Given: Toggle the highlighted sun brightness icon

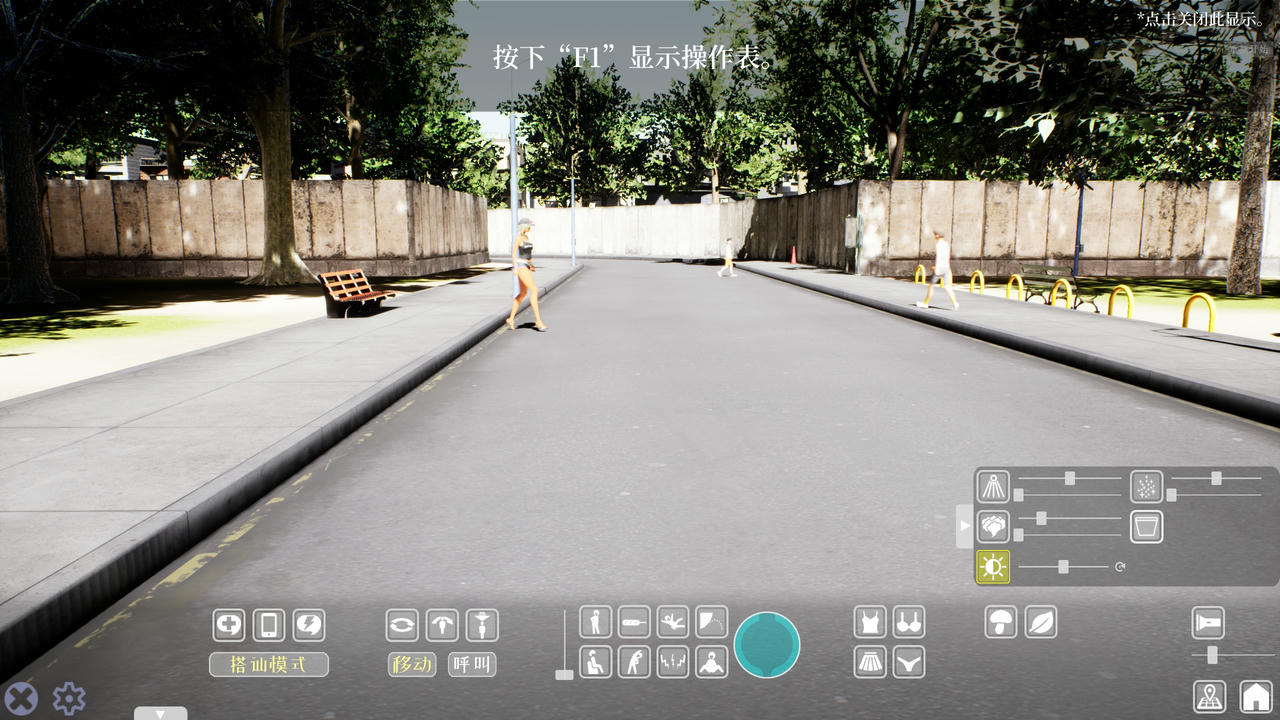Looking at the screenshot, I should click(993, 567).
